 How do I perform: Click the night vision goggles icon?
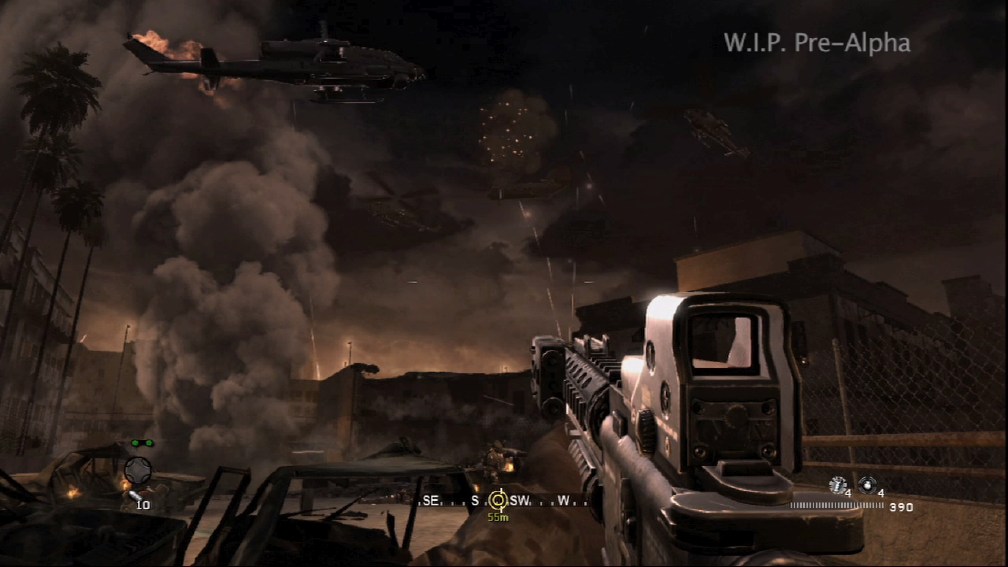141,443
